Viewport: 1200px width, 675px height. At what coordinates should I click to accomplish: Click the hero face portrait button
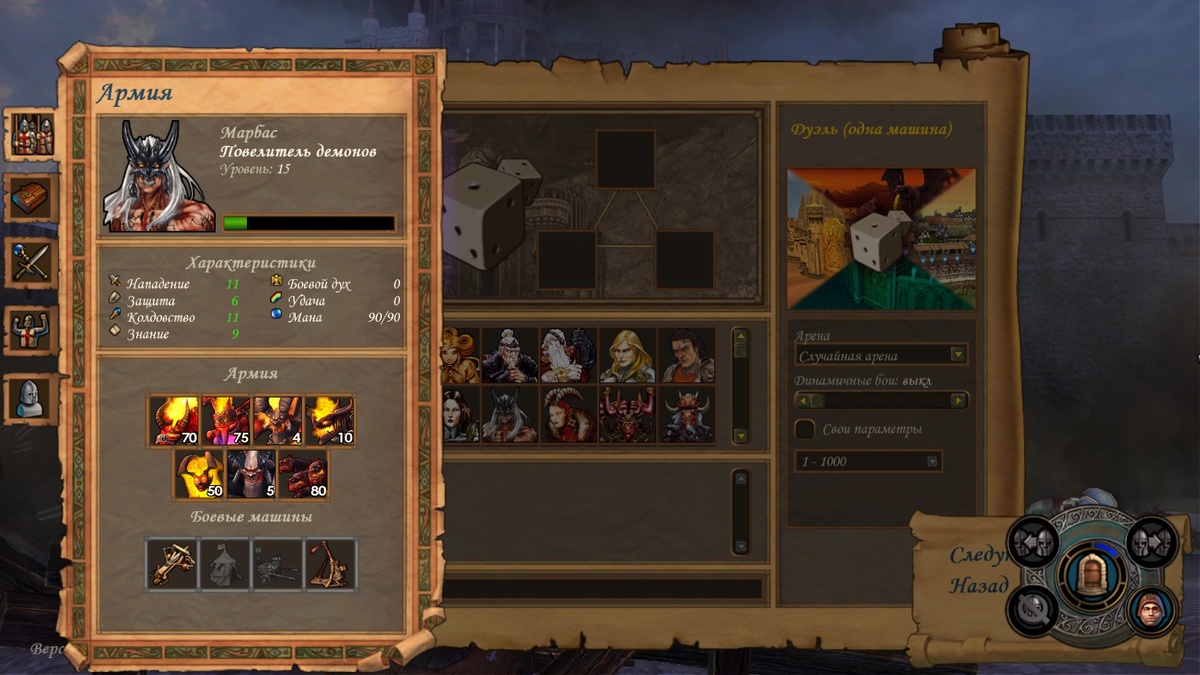point(1151,611)
